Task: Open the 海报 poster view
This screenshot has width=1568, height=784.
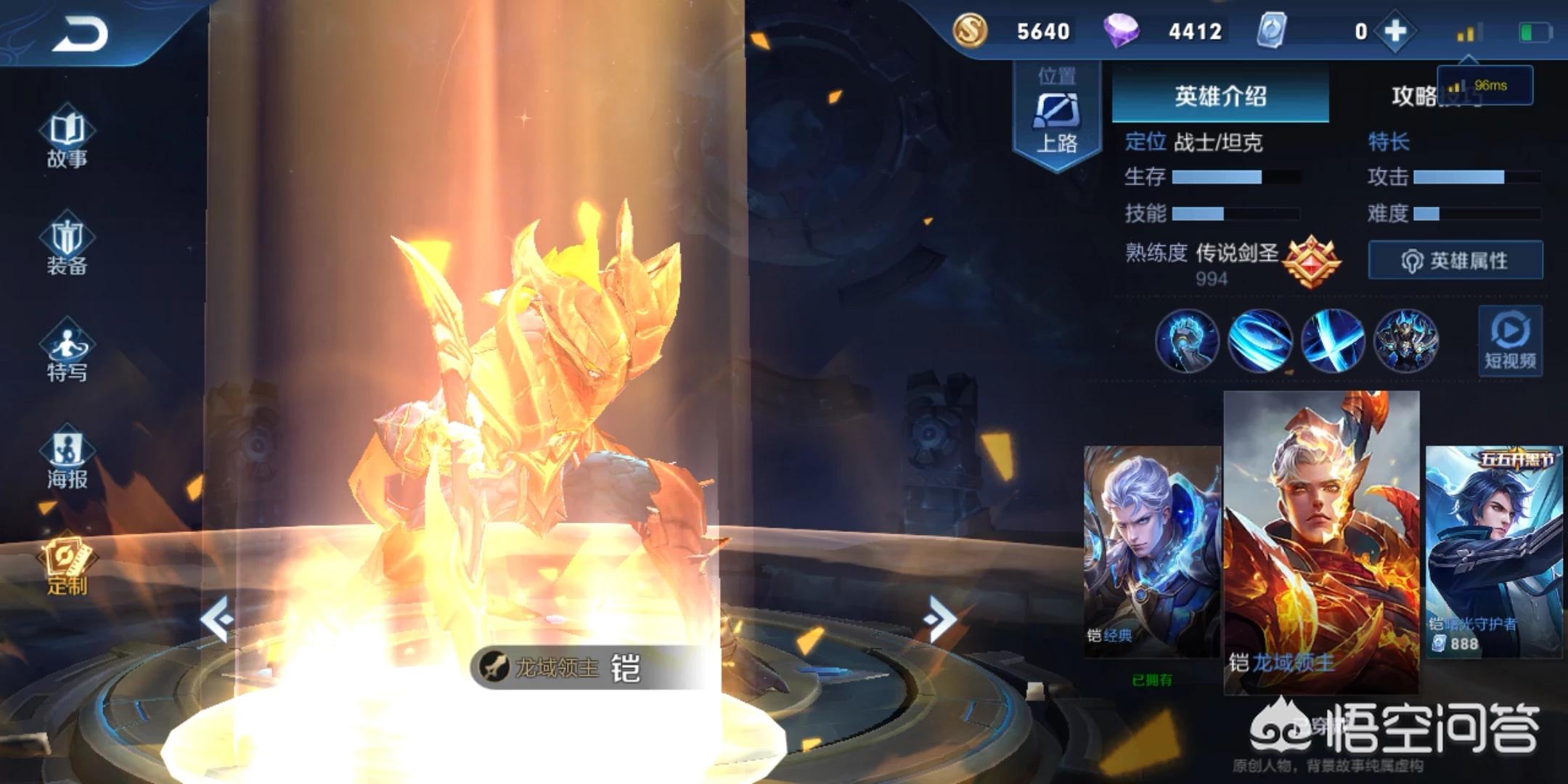Action: [x=67, y=459]
